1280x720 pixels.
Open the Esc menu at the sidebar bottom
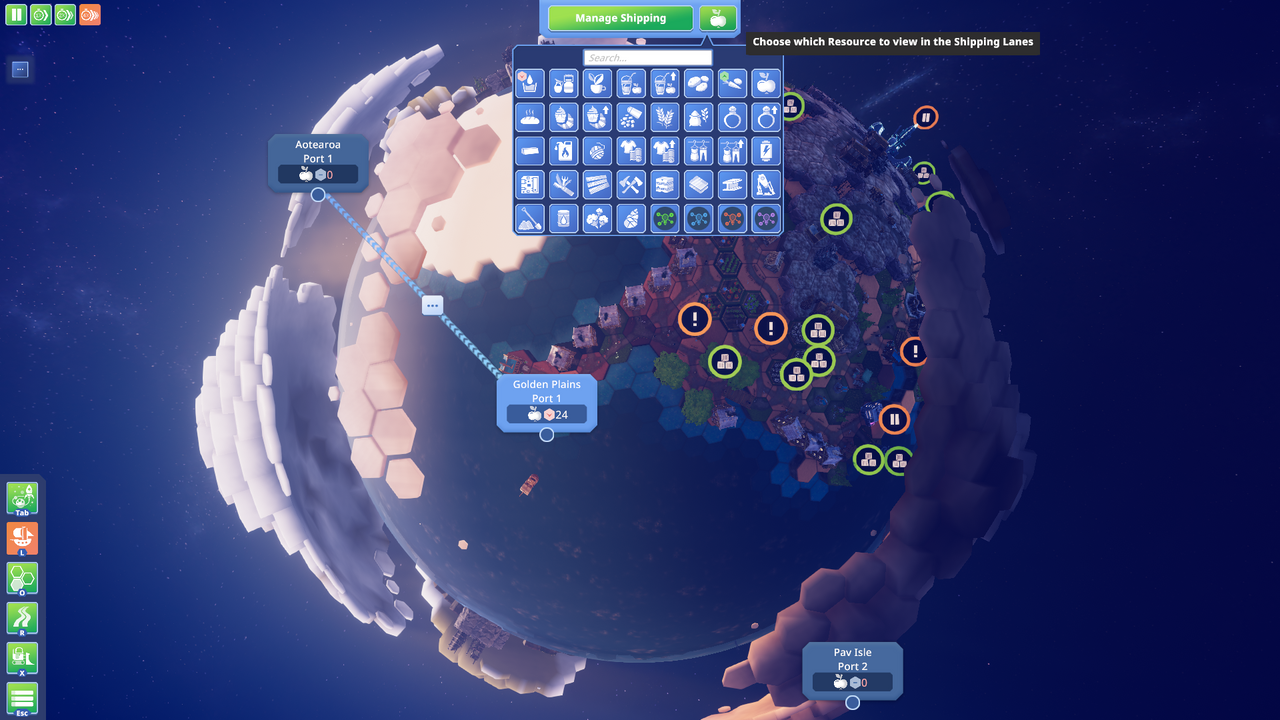(x=21, y=698)
